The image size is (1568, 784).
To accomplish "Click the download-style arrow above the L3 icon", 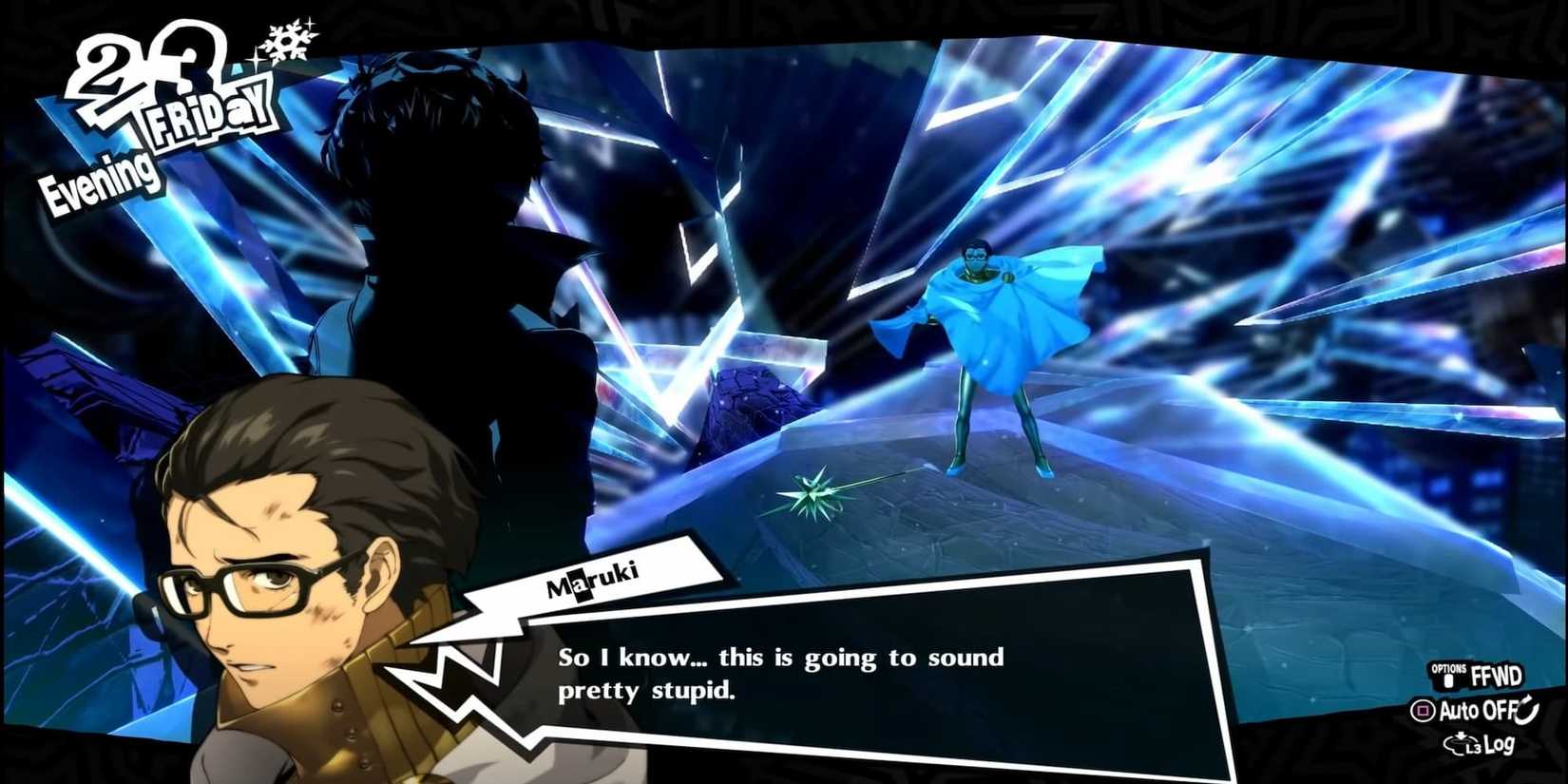I will (1461, 735).
